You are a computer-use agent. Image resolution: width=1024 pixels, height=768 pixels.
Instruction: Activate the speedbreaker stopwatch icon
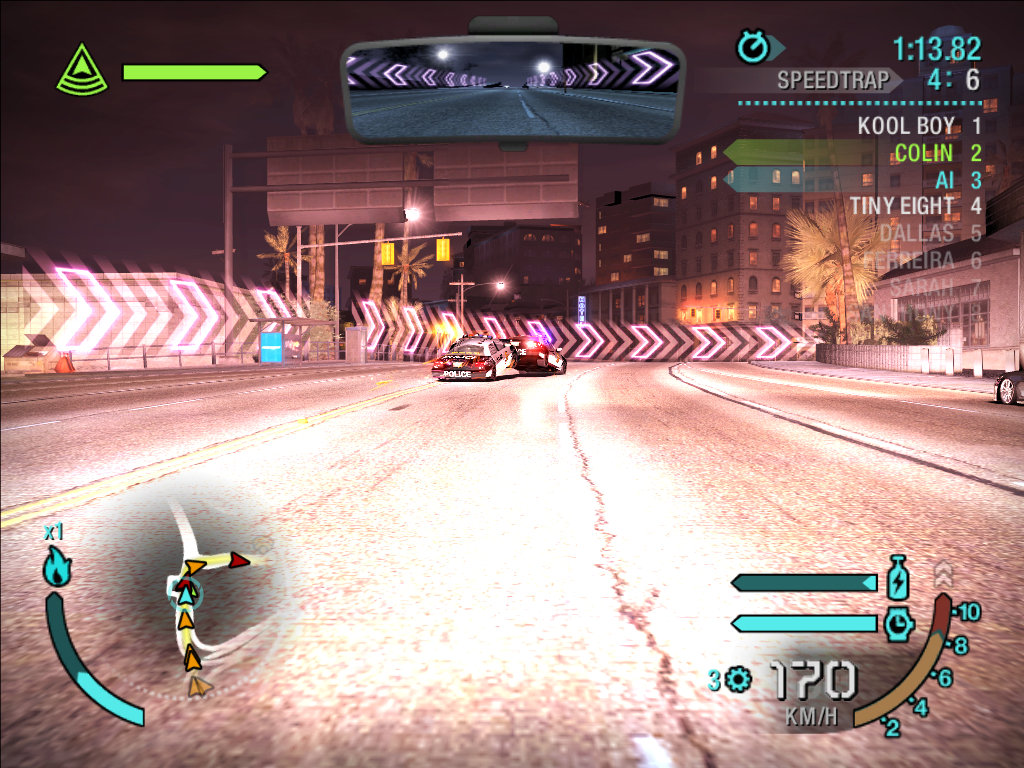coord(897,624)
